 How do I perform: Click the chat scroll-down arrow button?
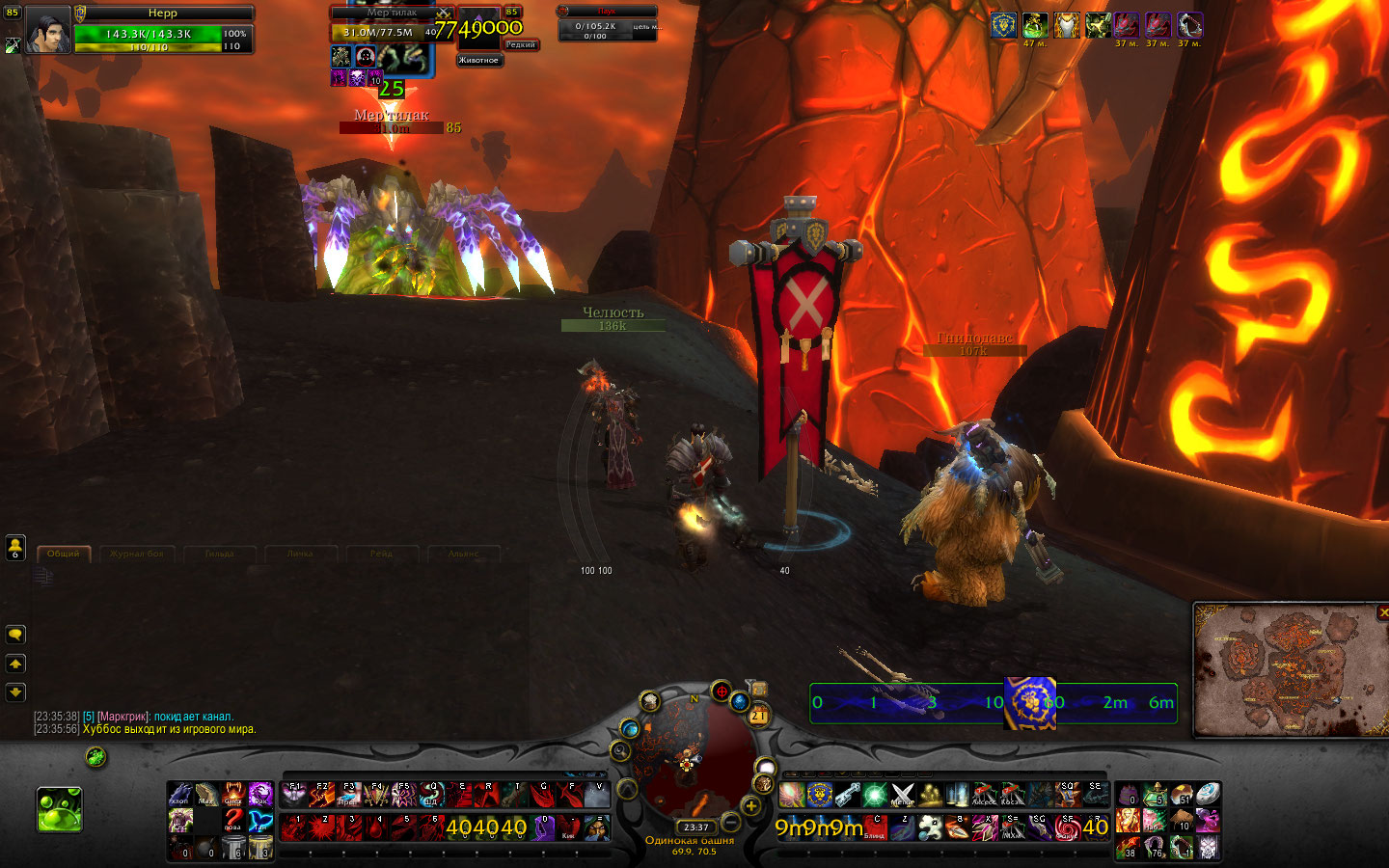point(15,692)
